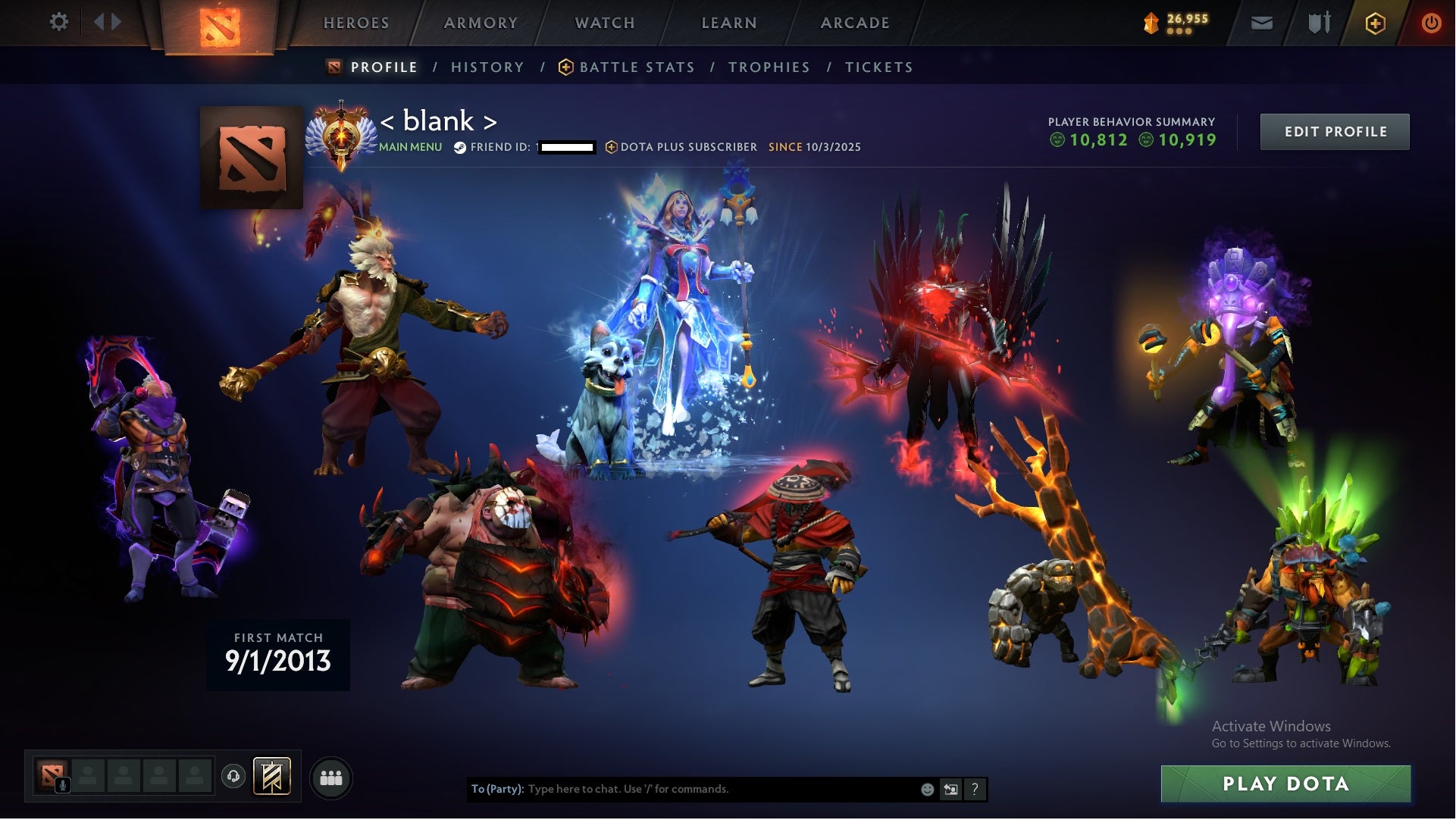Open the BATTLE STATS tab

pyautogui.click(x=636, y=67)
